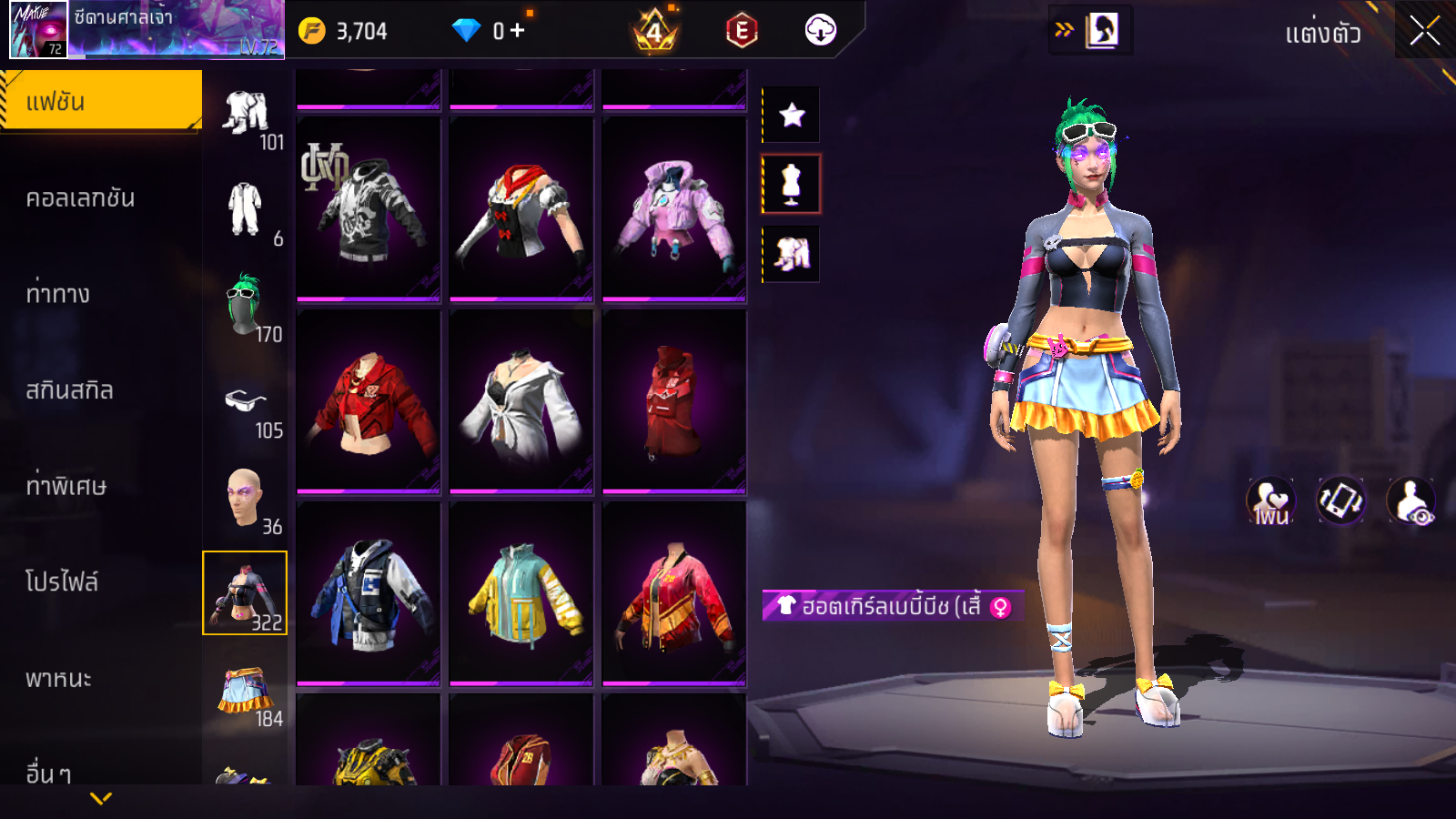Image resolution: width=1456 pixels, height=819 pixels.
Task: Select the สกินสกิล skill skin tab
Action: (x=70, y=390)
